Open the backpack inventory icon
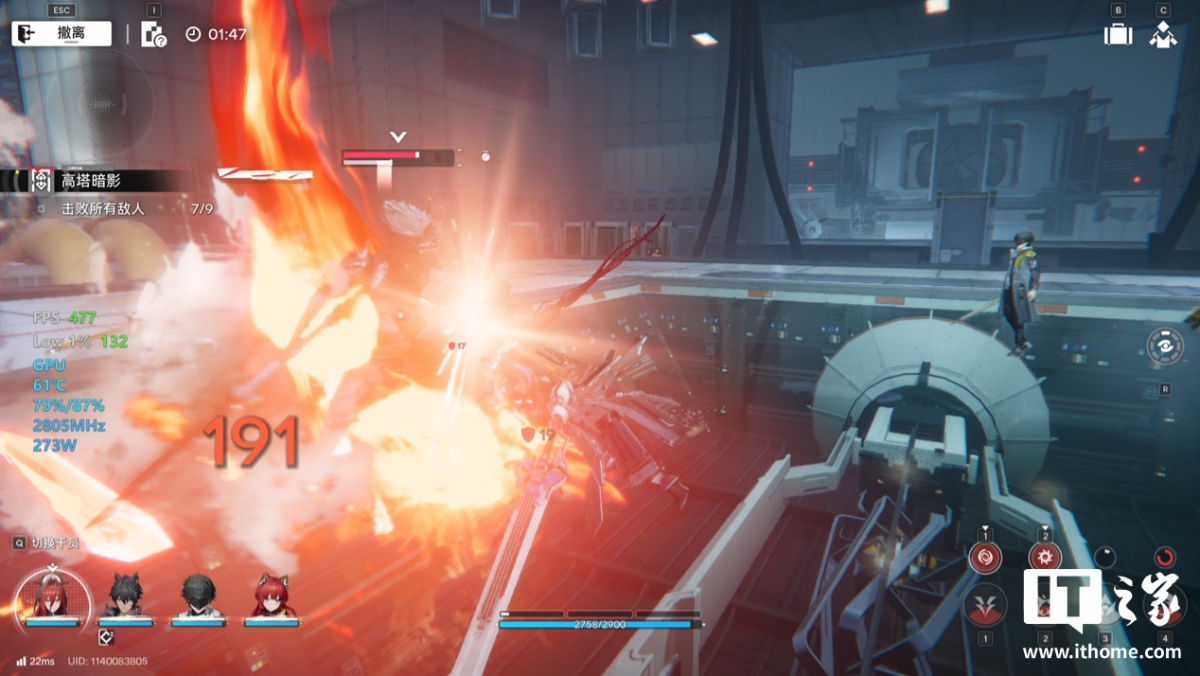1200x676 pixels. (x=1118, y=34)
